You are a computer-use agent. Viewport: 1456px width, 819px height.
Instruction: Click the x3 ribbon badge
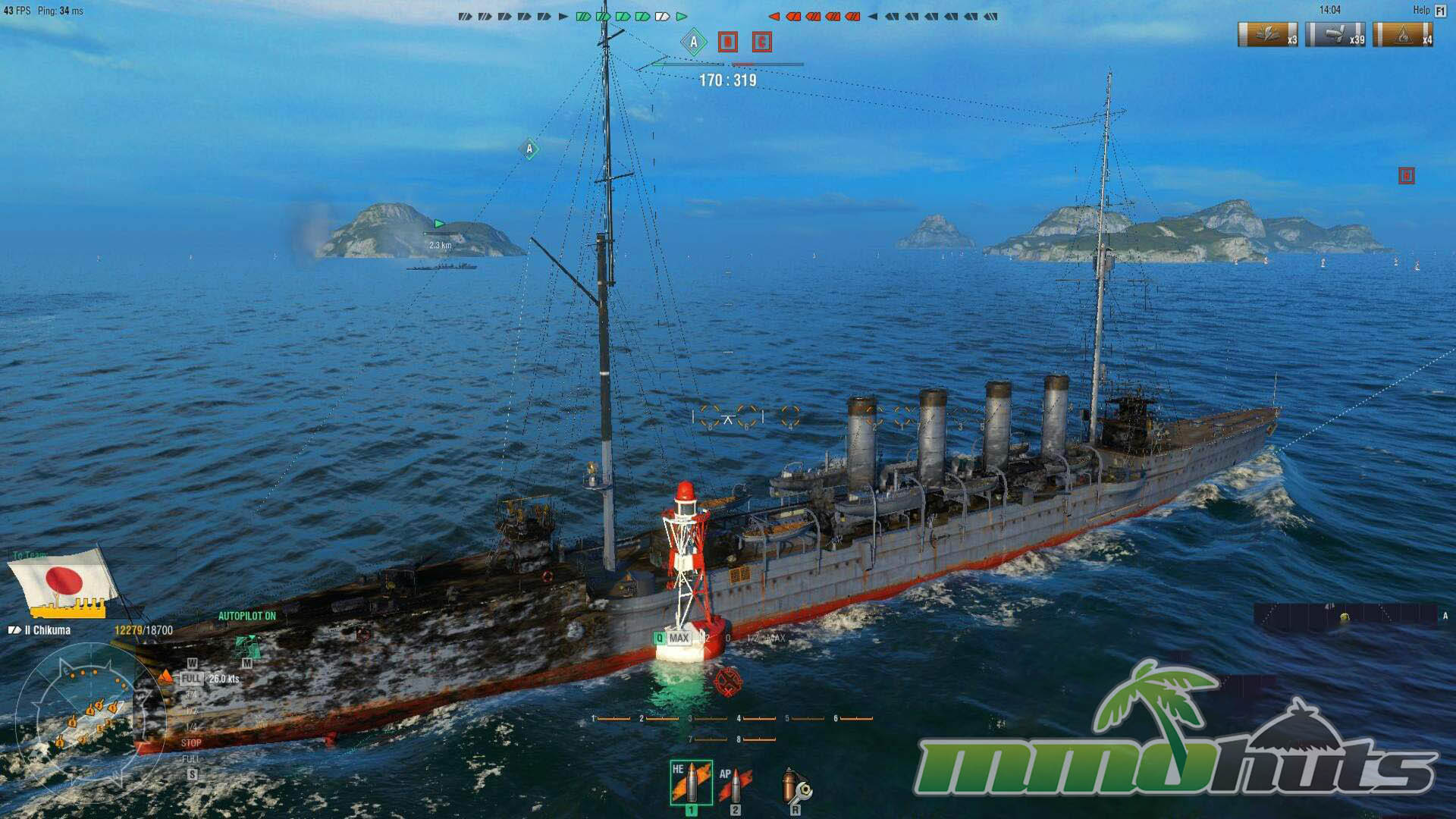1267,35
